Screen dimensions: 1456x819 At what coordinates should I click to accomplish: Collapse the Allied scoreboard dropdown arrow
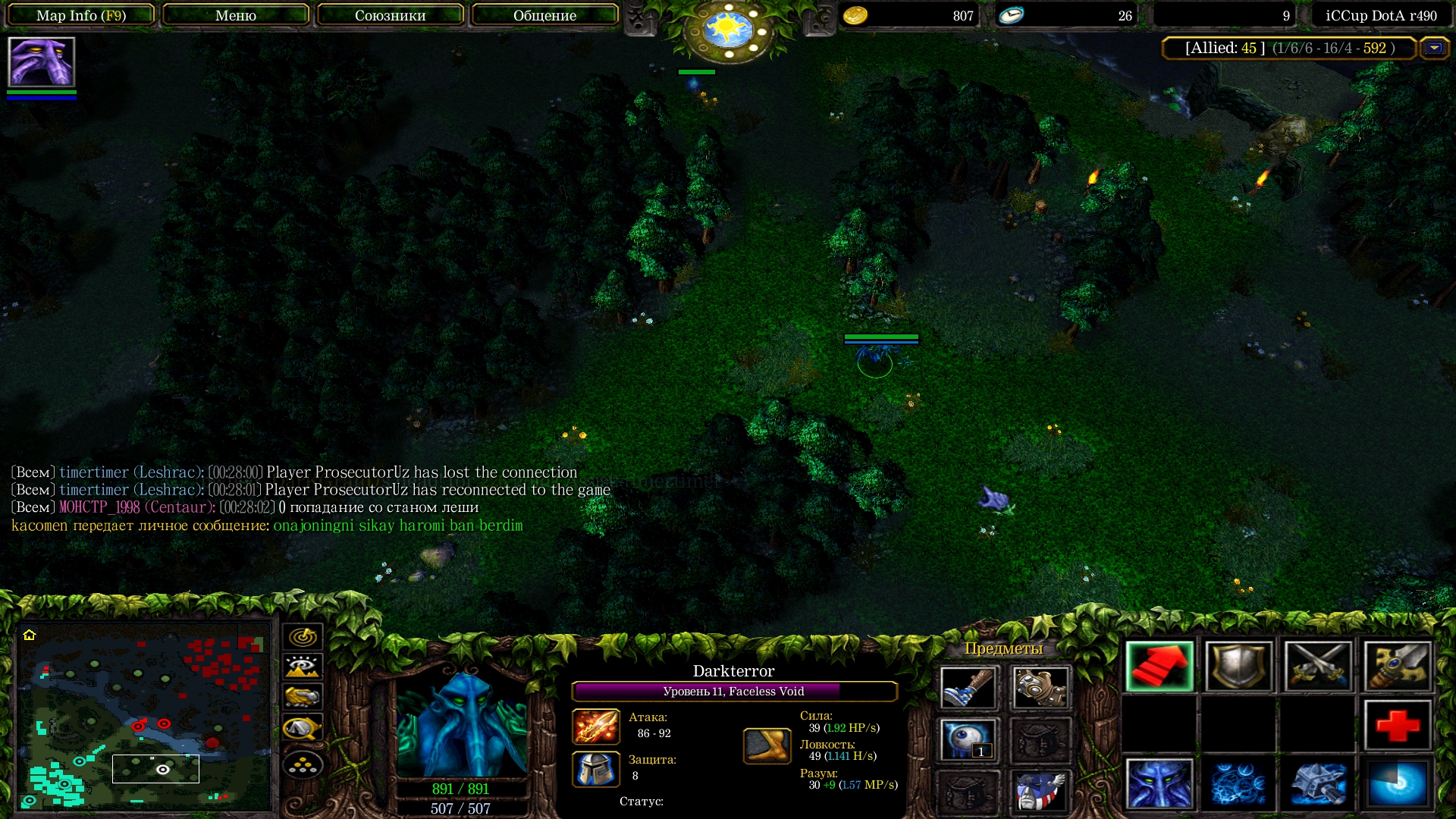(x=1433, y=48)
